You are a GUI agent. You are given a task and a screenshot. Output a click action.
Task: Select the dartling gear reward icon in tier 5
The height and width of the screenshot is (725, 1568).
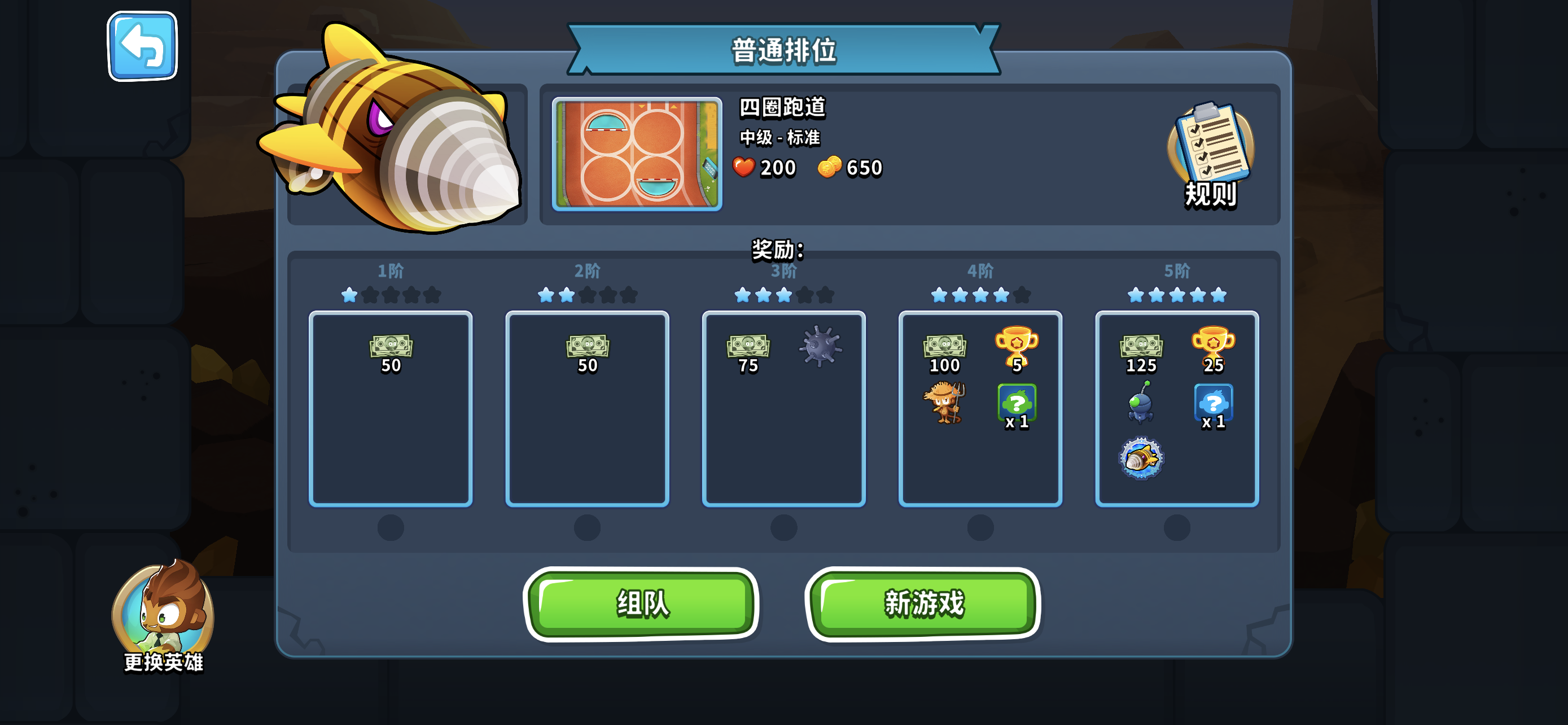click(x=1142, y=458)
